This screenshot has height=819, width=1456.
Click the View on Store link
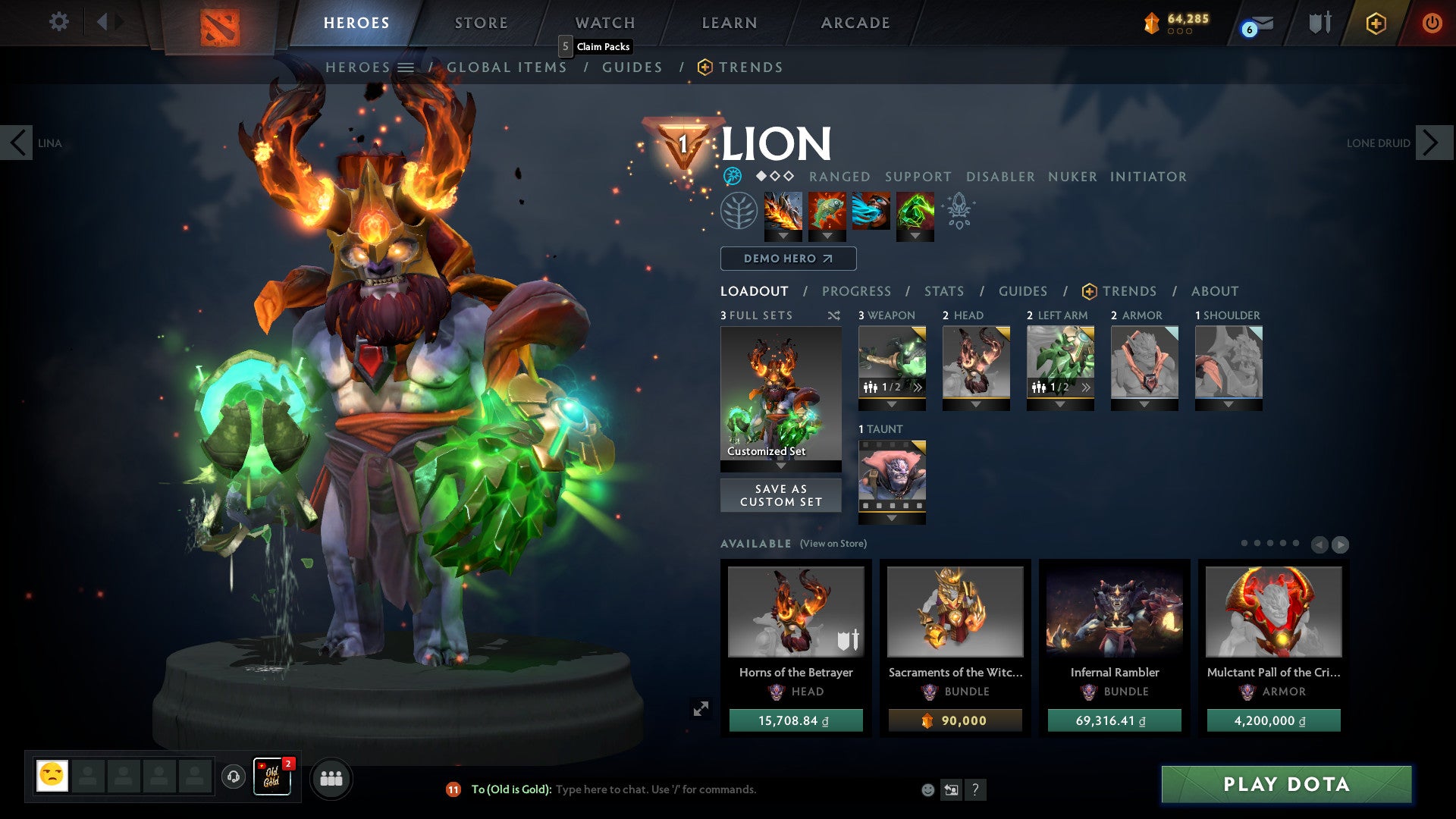834,544
